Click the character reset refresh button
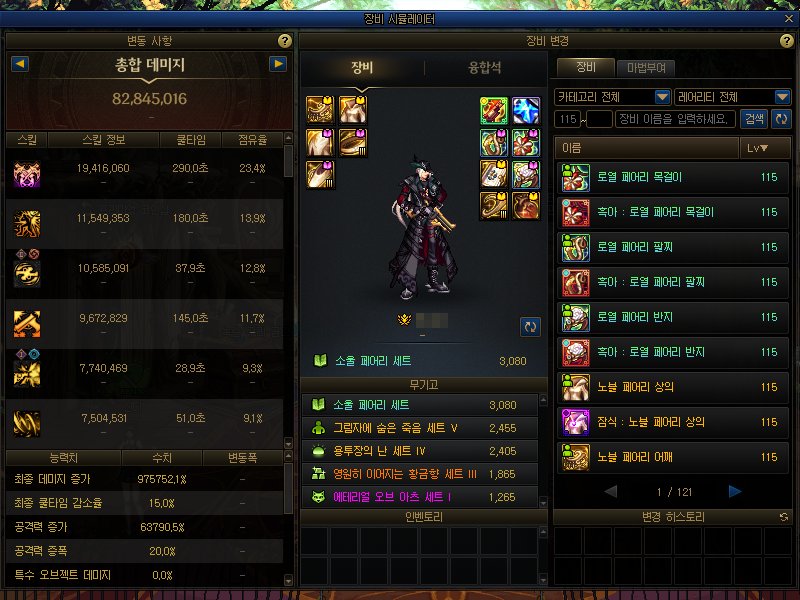This screenshot has height=600, width=800. pyautogui.click(x=530, y=326)
